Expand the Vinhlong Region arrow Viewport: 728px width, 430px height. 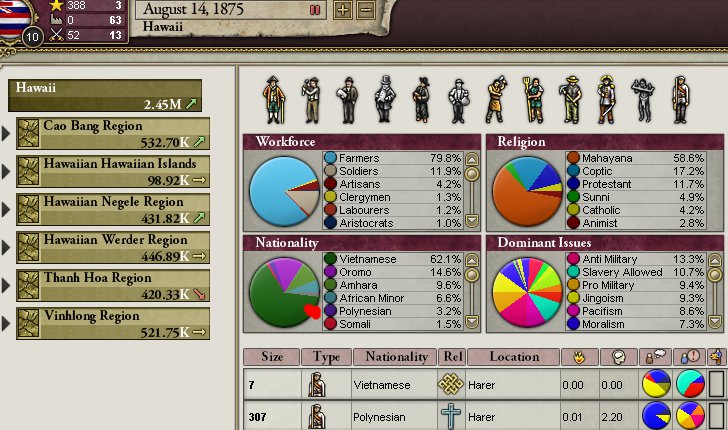(x=8, y=324)
